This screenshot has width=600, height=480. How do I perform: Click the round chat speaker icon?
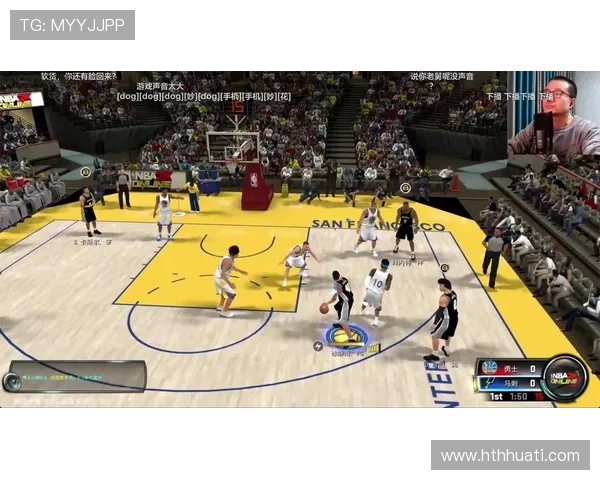(13, 381)
